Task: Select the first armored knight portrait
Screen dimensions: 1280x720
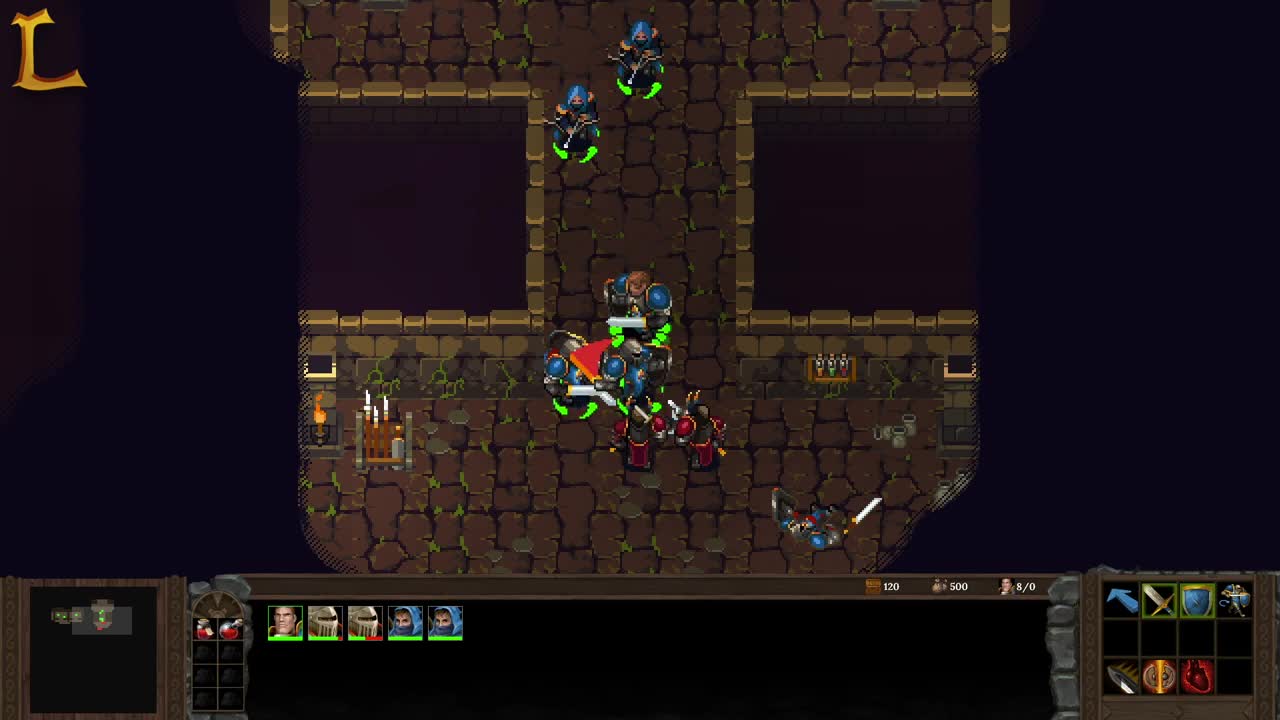Action: pyautogui.click(x=326, y=621)
